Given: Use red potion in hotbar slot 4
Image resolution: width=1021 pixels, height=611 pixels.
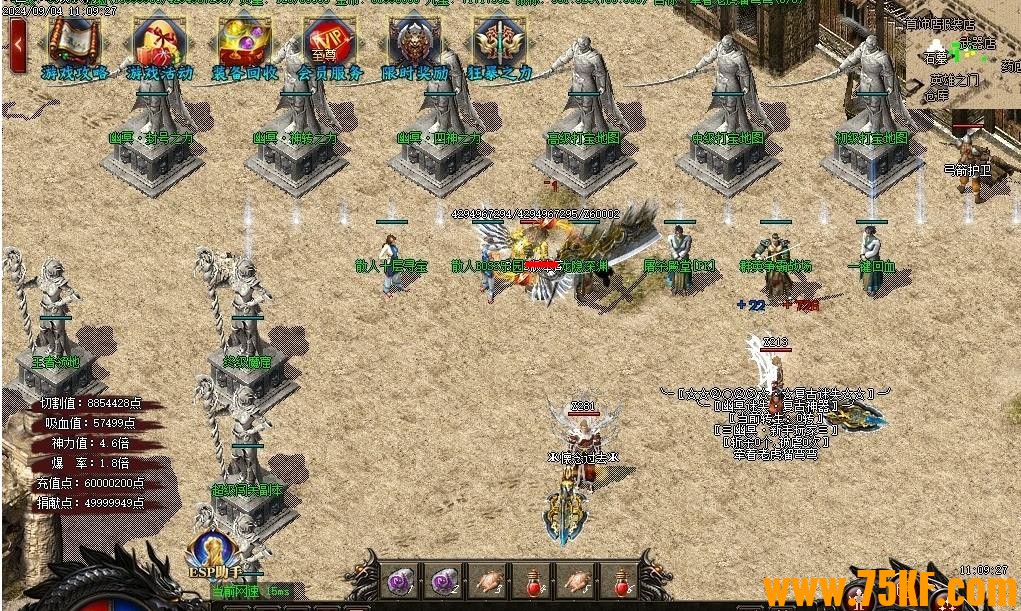Looking at the screenshot, I should point(534,579).
